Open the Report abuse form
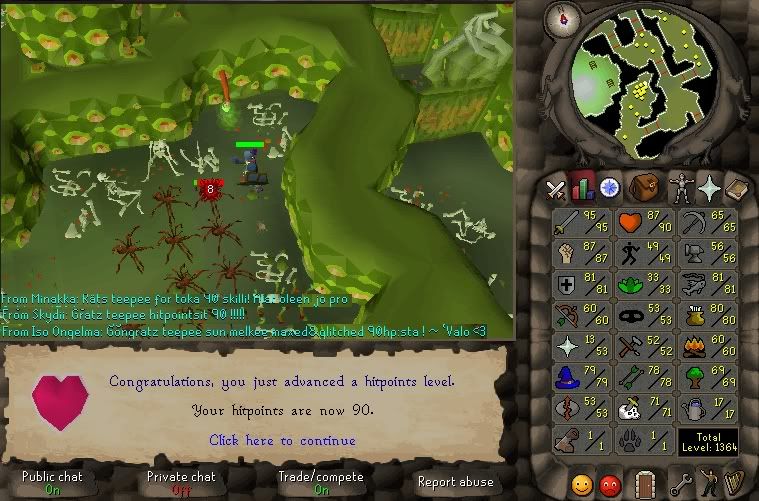This screenshot has height=501, width=759. click(x=455, y=482)
